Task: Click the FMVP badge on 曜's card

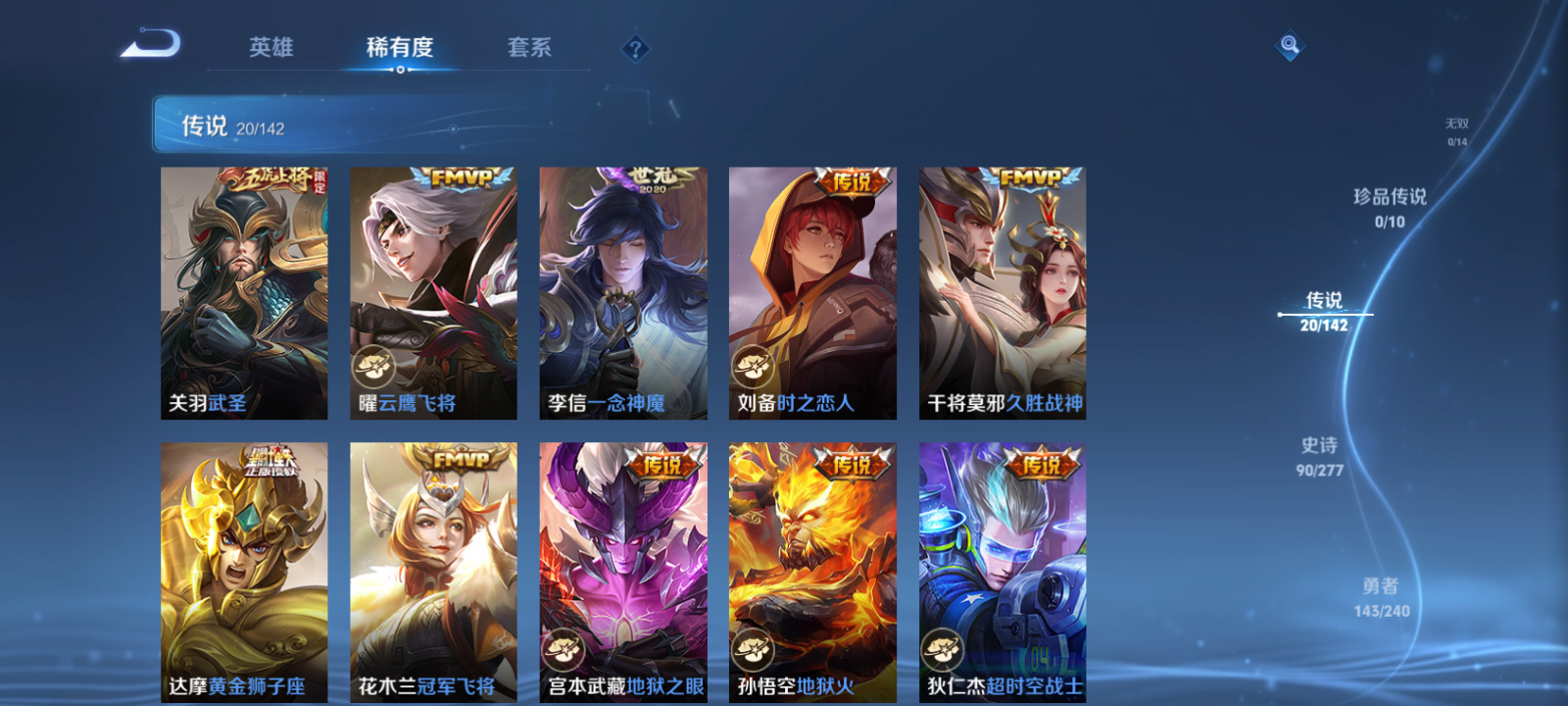Action: click(461, 176)
